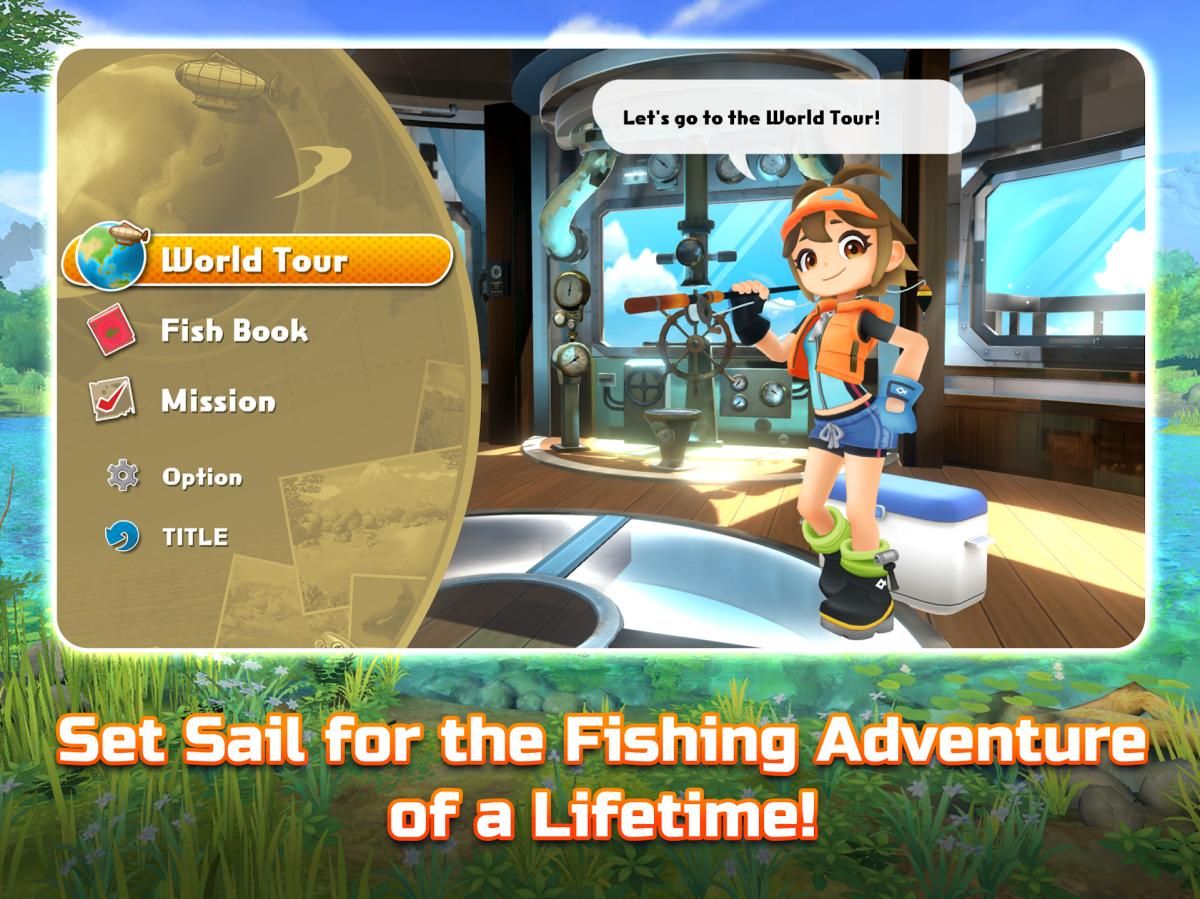
Task: Return to the TITLE screen
Action: [x=195, y=537]
